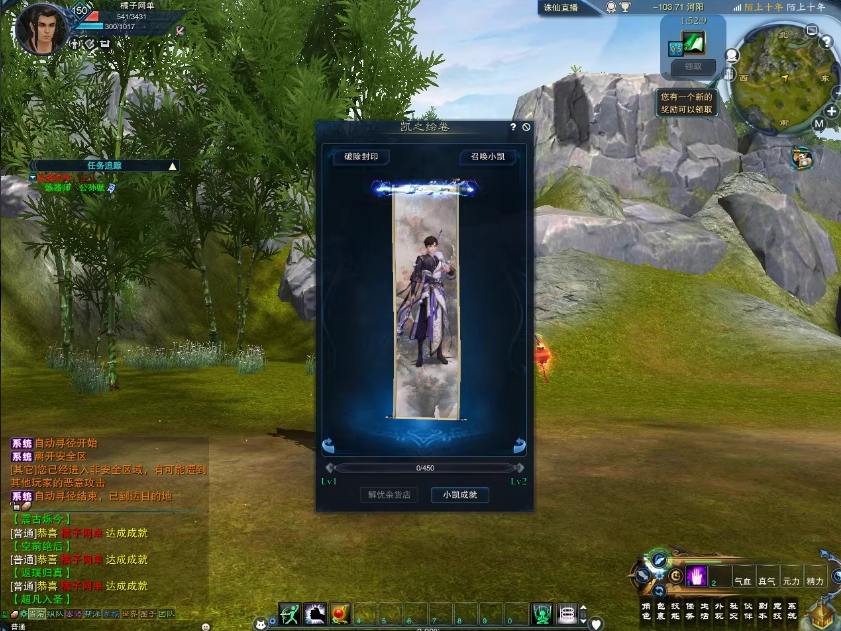
Task: Close the 凯之绘卷 window
Action: tap(527, 128)
